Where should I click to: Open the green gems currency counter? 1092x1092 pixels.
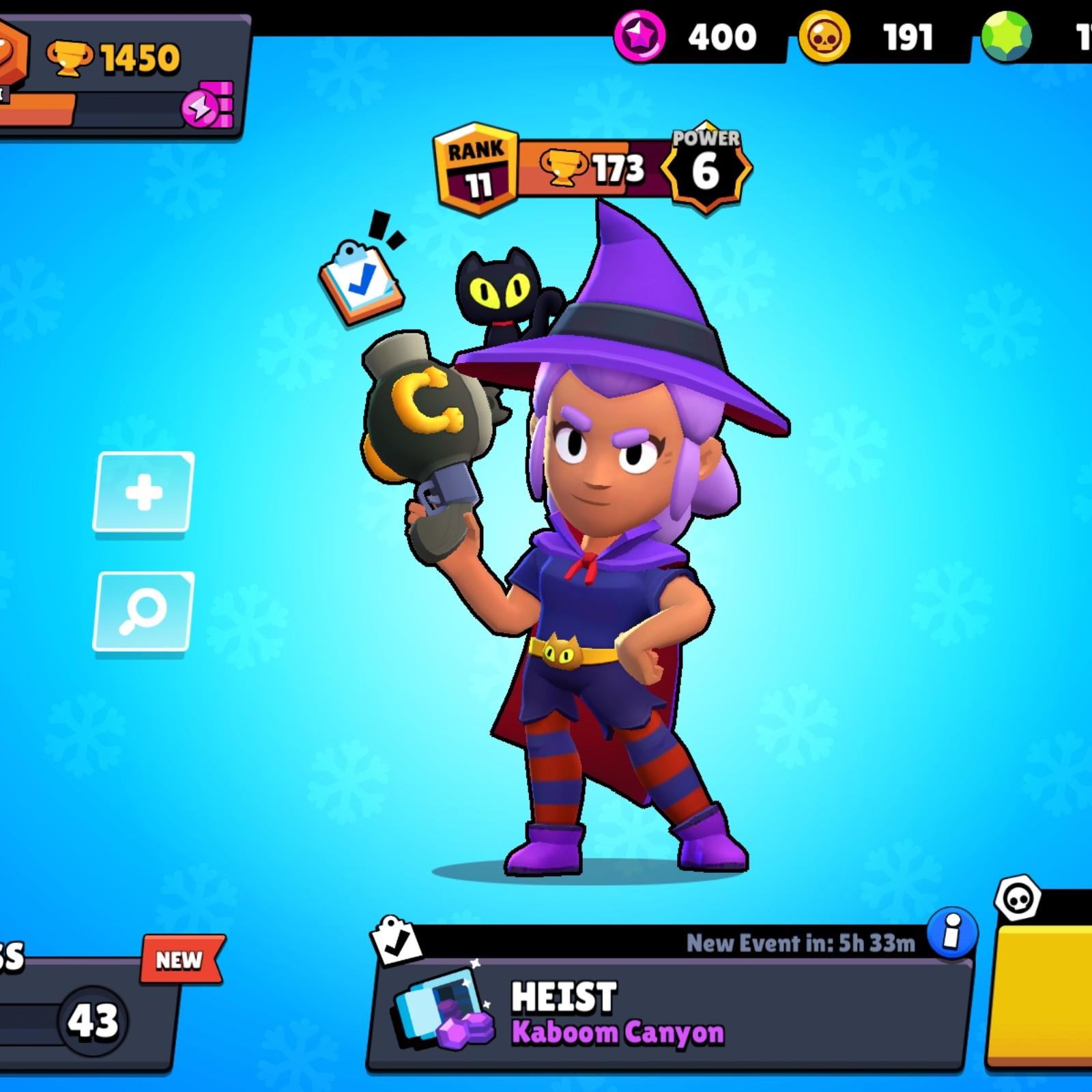[x=1037, y=36]
